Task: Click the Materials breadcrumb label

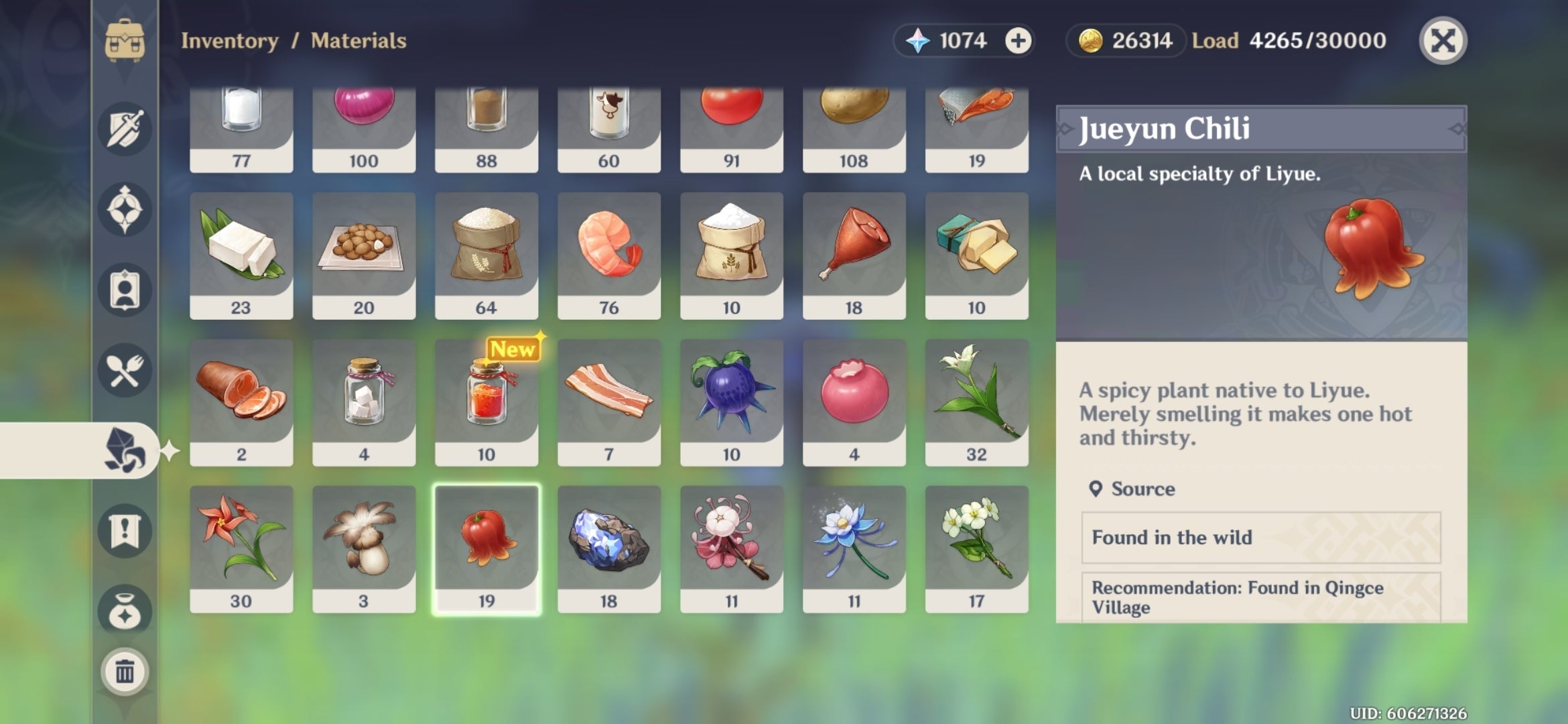Action: coord(357,40)
